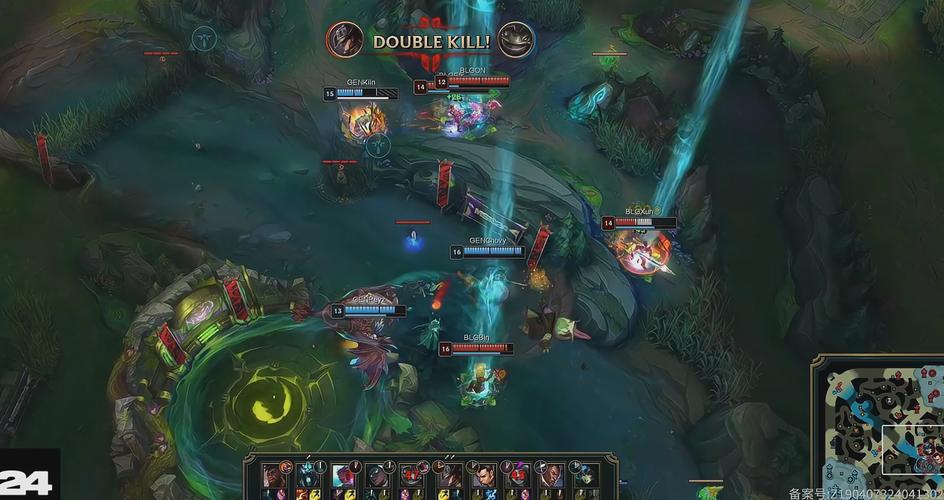Select the rightmost champion portrait in the spectator bar
Screen dimensions: 944x500
(x=586, y=474)
